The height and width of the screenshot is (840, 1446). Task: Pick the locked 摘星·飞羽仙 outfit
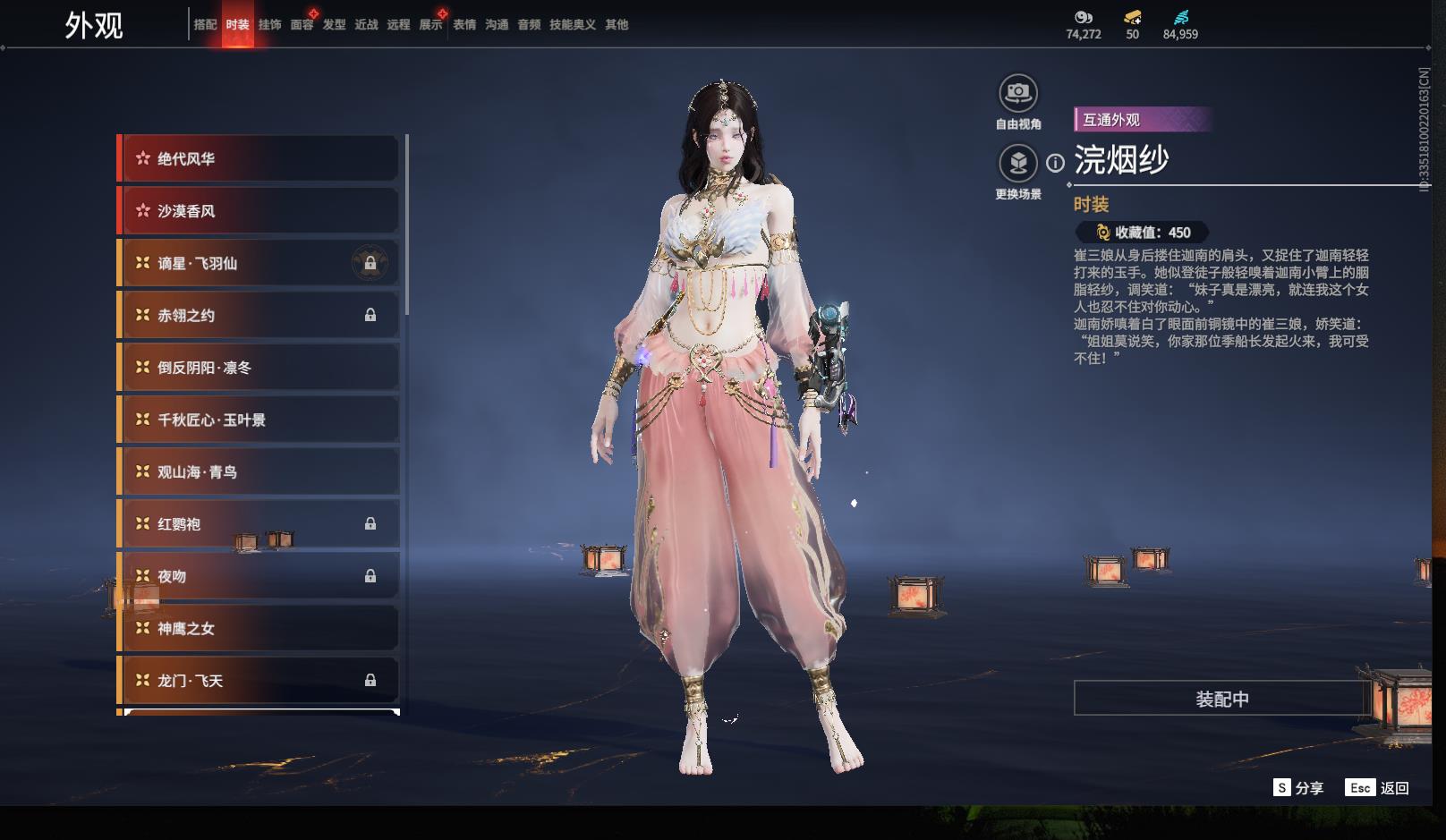pos(258,264)
